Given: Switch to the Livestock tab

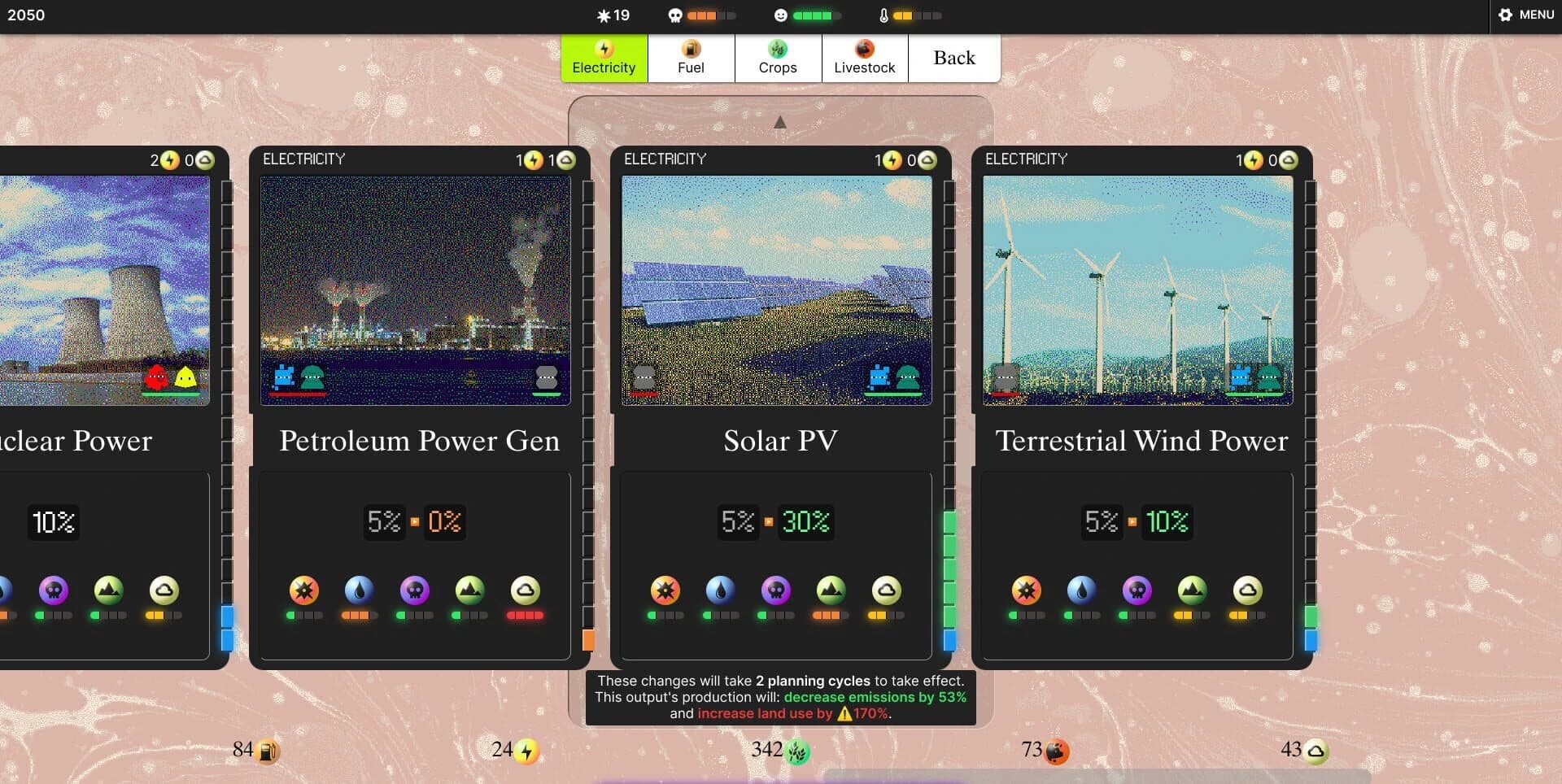Looking at the screenshot, I should [865, 58].
